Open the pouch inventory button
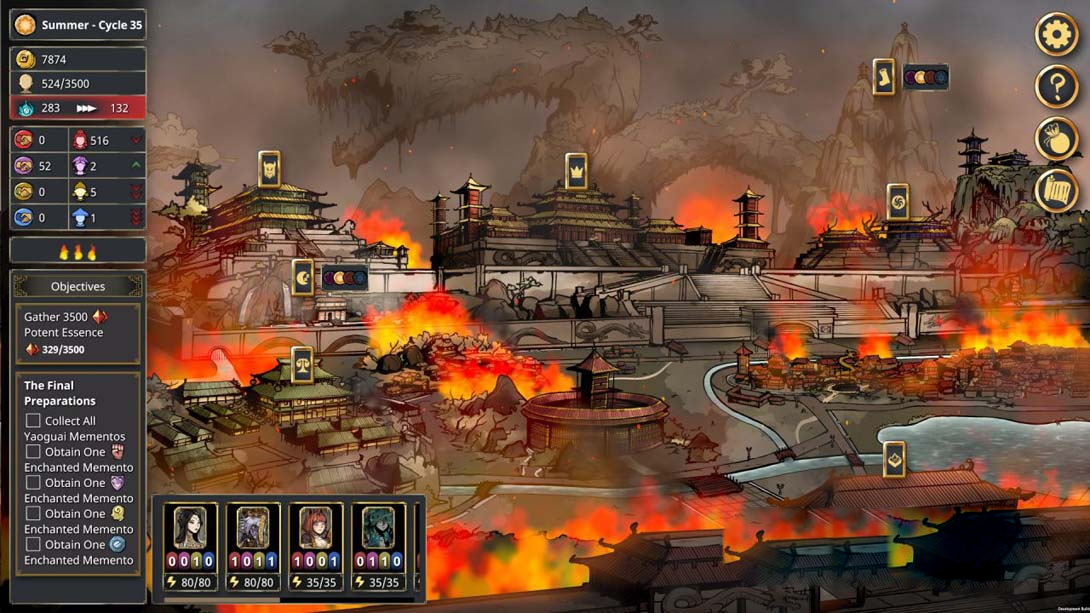This screenshot has height=613, width=1090. coord(1056,139)
